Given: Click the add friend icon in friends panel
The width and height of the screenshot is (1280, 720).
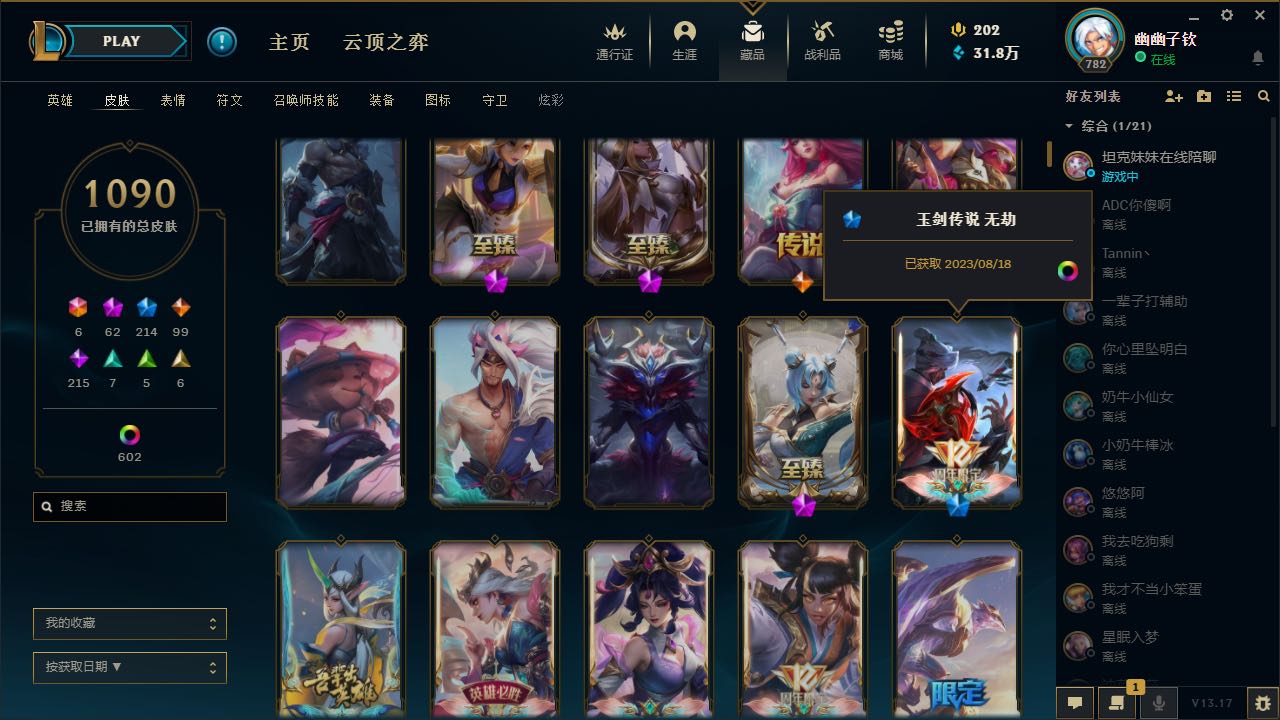Looking at the screenshot, I should [x=1174, y=96].
